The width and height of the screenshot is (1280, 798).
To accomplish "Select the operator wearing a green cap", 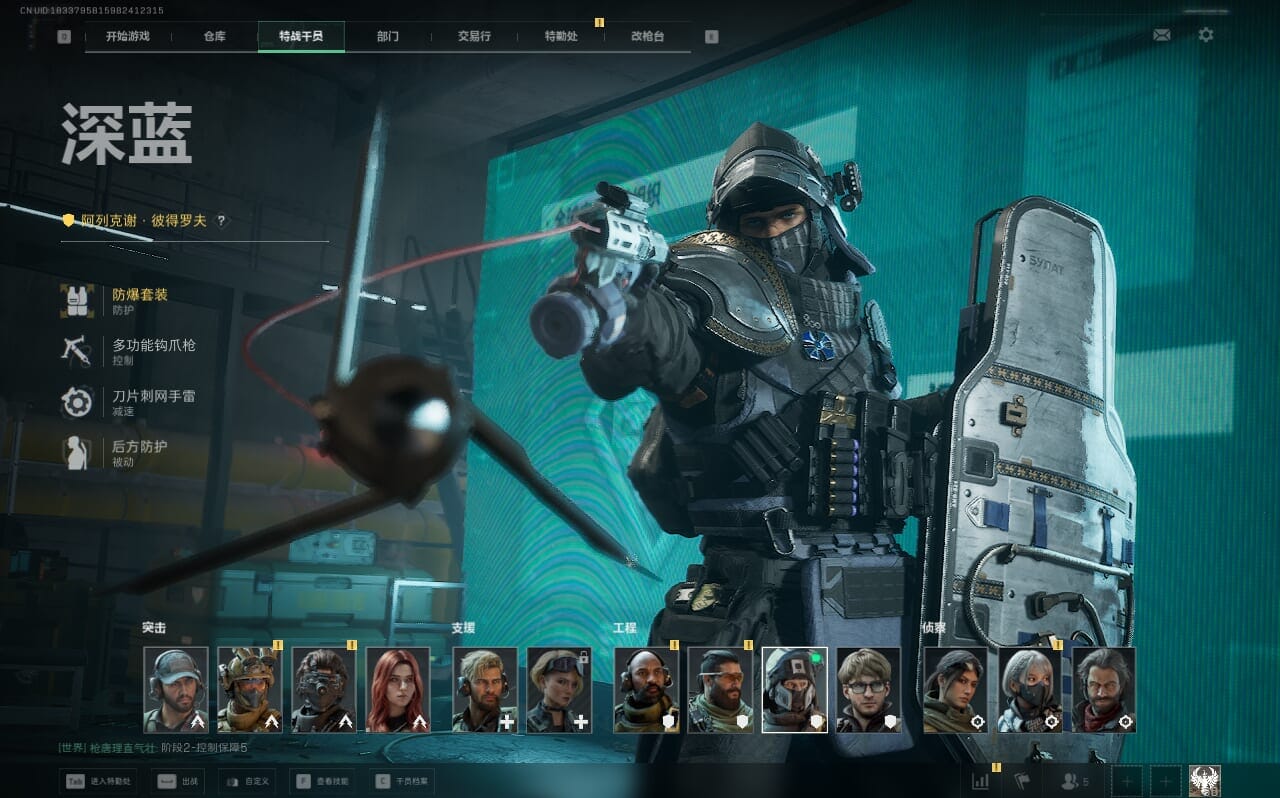I will [176, 689].
